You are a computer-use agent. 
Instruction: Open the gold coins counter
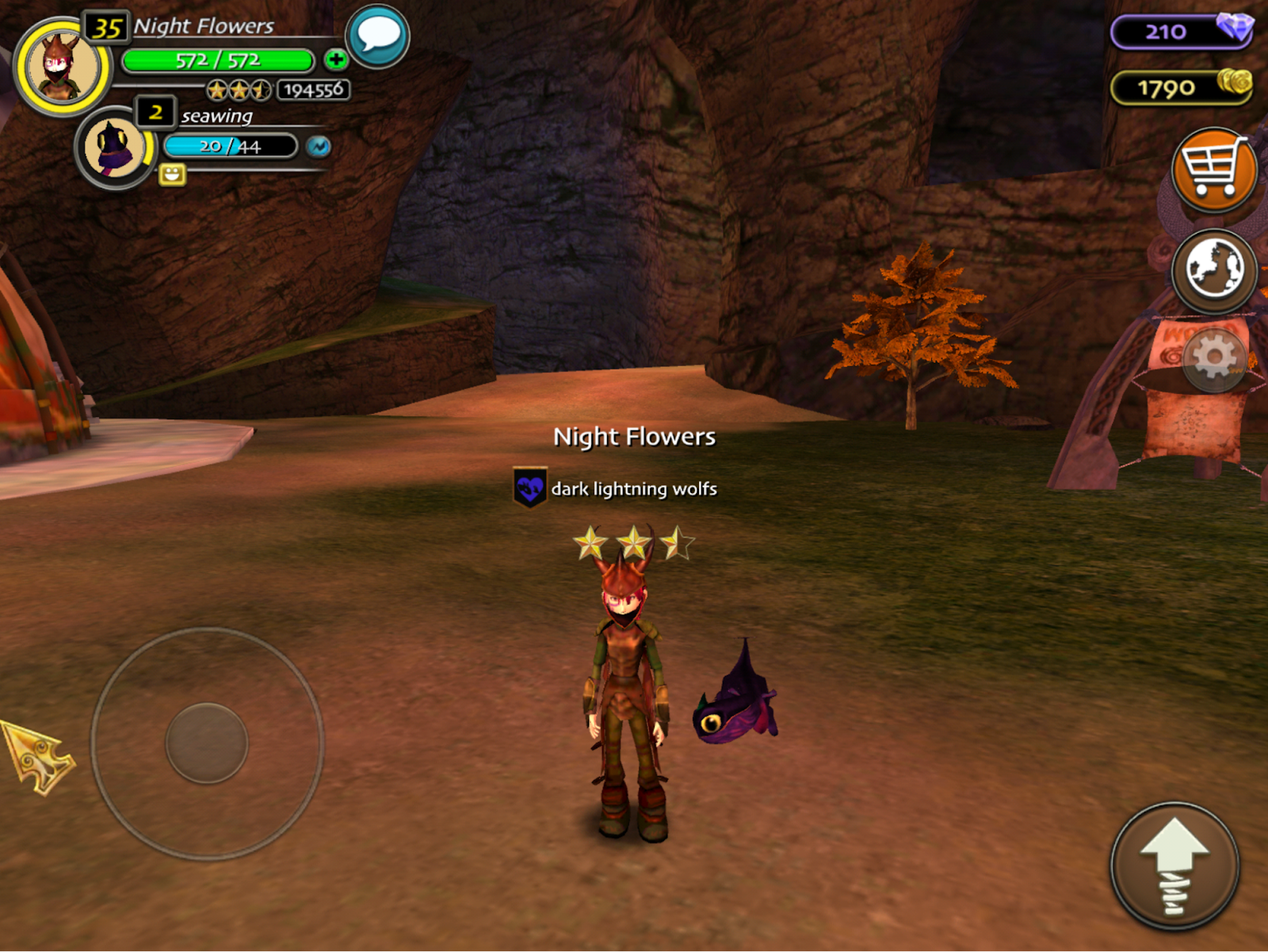(1181, 87)
